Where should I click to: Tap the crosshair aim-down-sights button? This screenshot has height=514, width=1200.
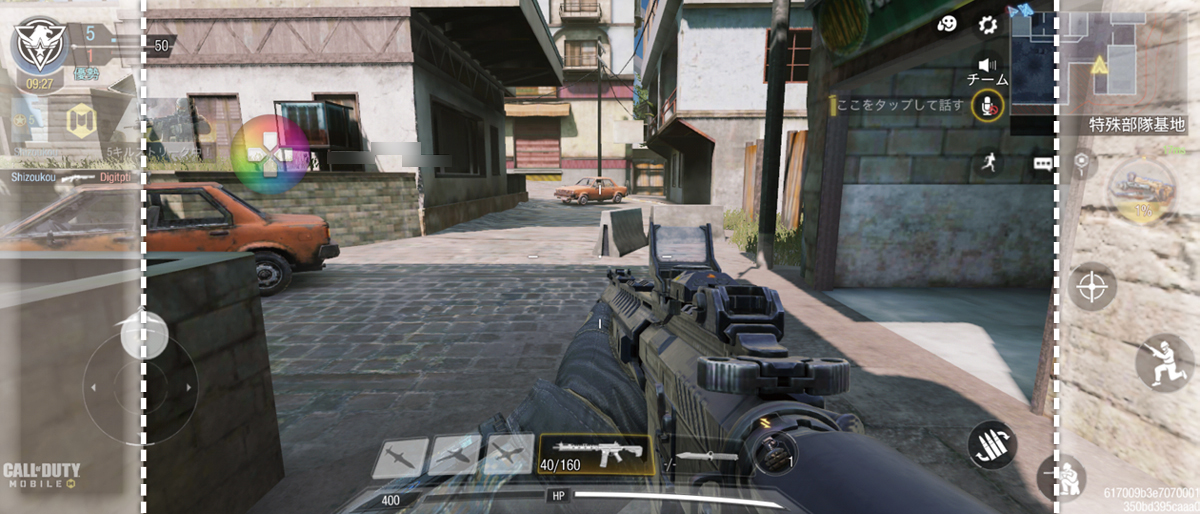(x=1092, y=287)
